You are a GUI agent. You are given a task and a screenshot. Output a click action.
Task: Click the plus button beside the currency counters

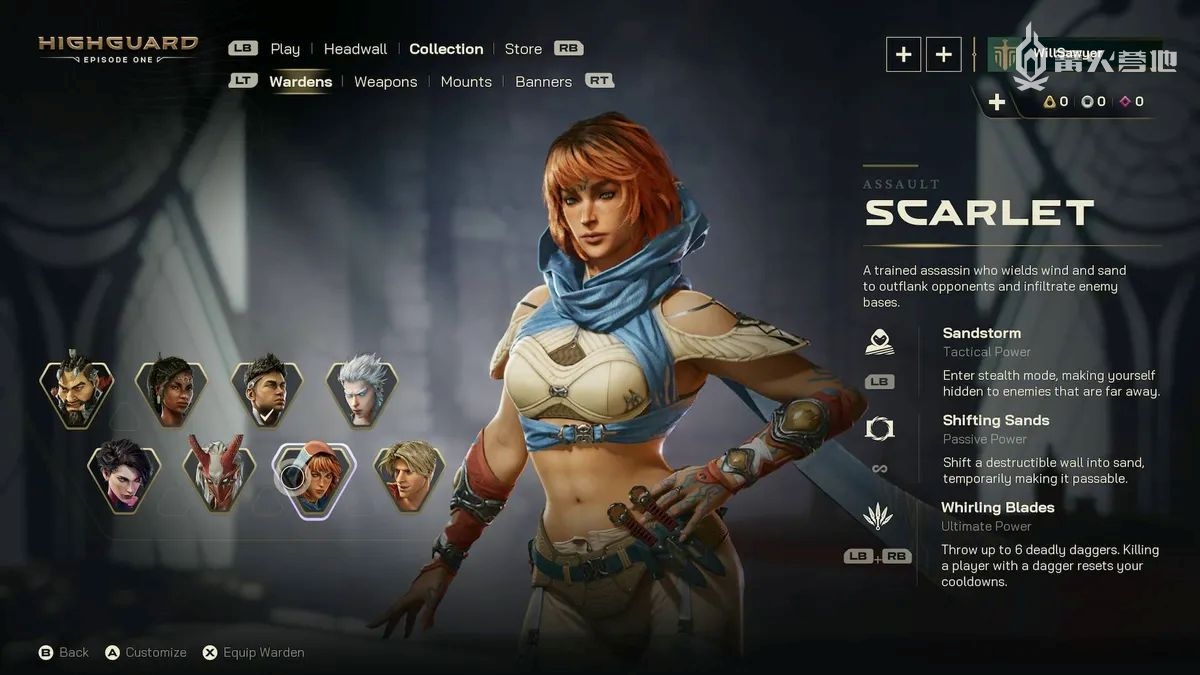pyautogui.click(x=996, y=102)
